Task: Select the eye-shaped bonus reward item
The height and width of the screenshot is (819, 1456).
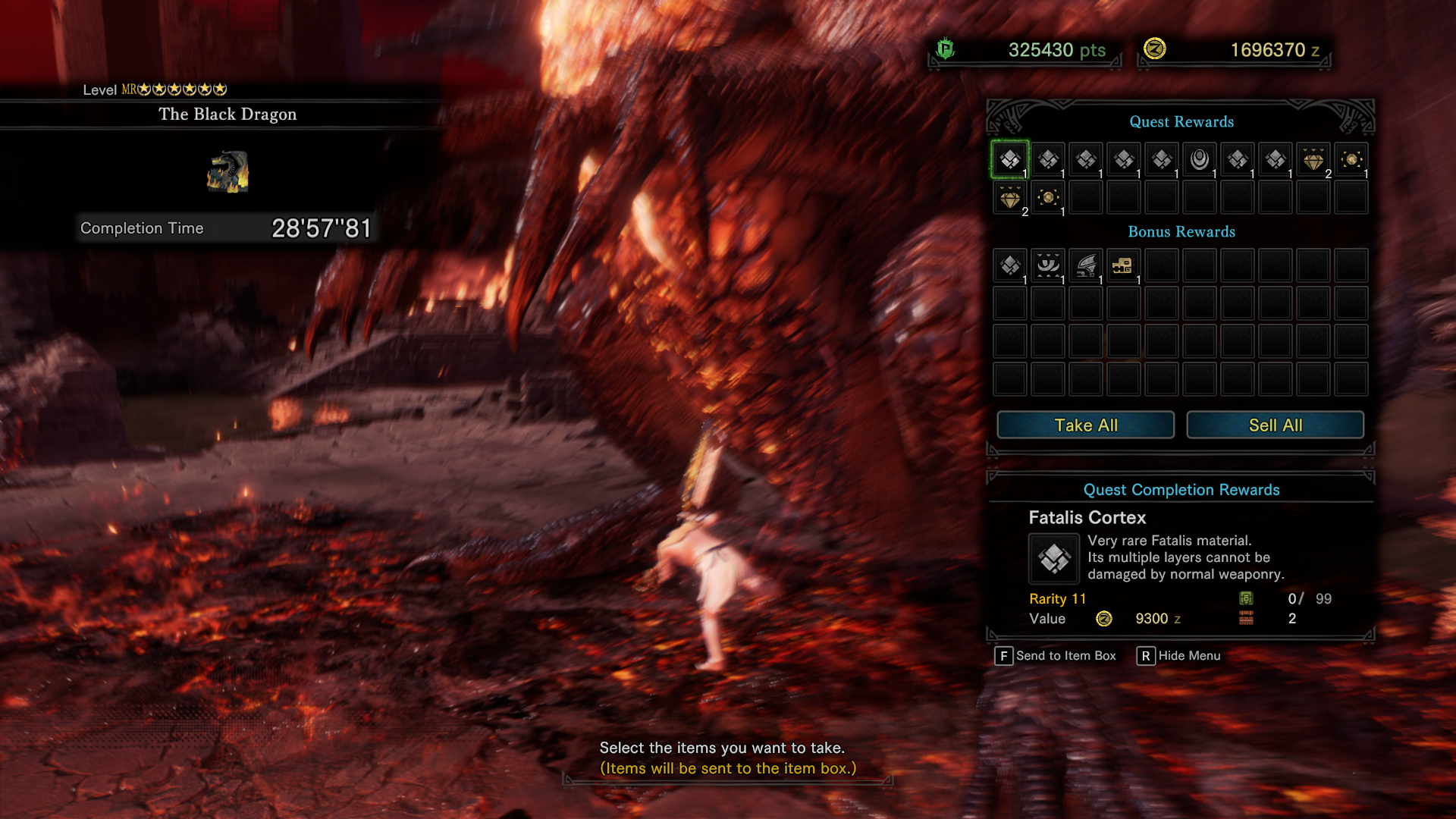Action: pos(1048,265)
